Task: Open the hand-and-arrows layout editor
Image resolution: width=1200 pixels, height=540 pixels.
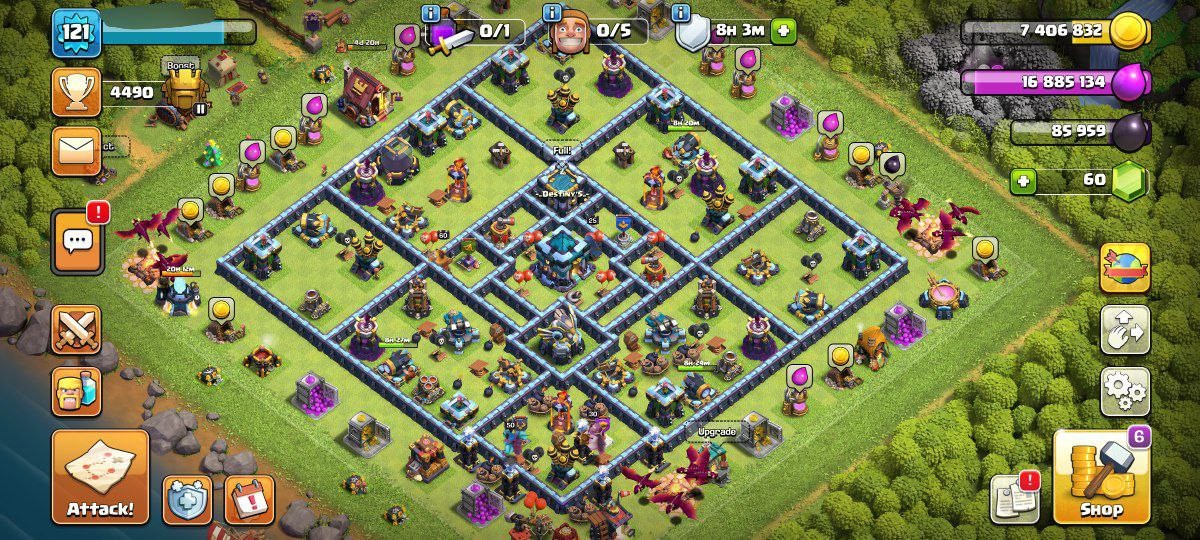Action: tap(1125, 330)
